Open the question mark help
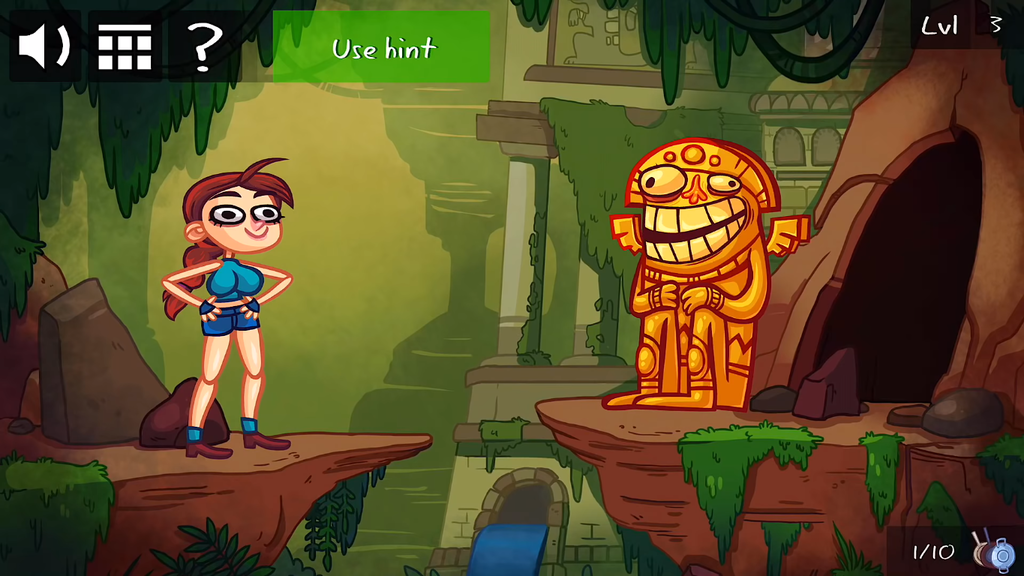The image size is (1024, 576). click(x=203, y=46)
